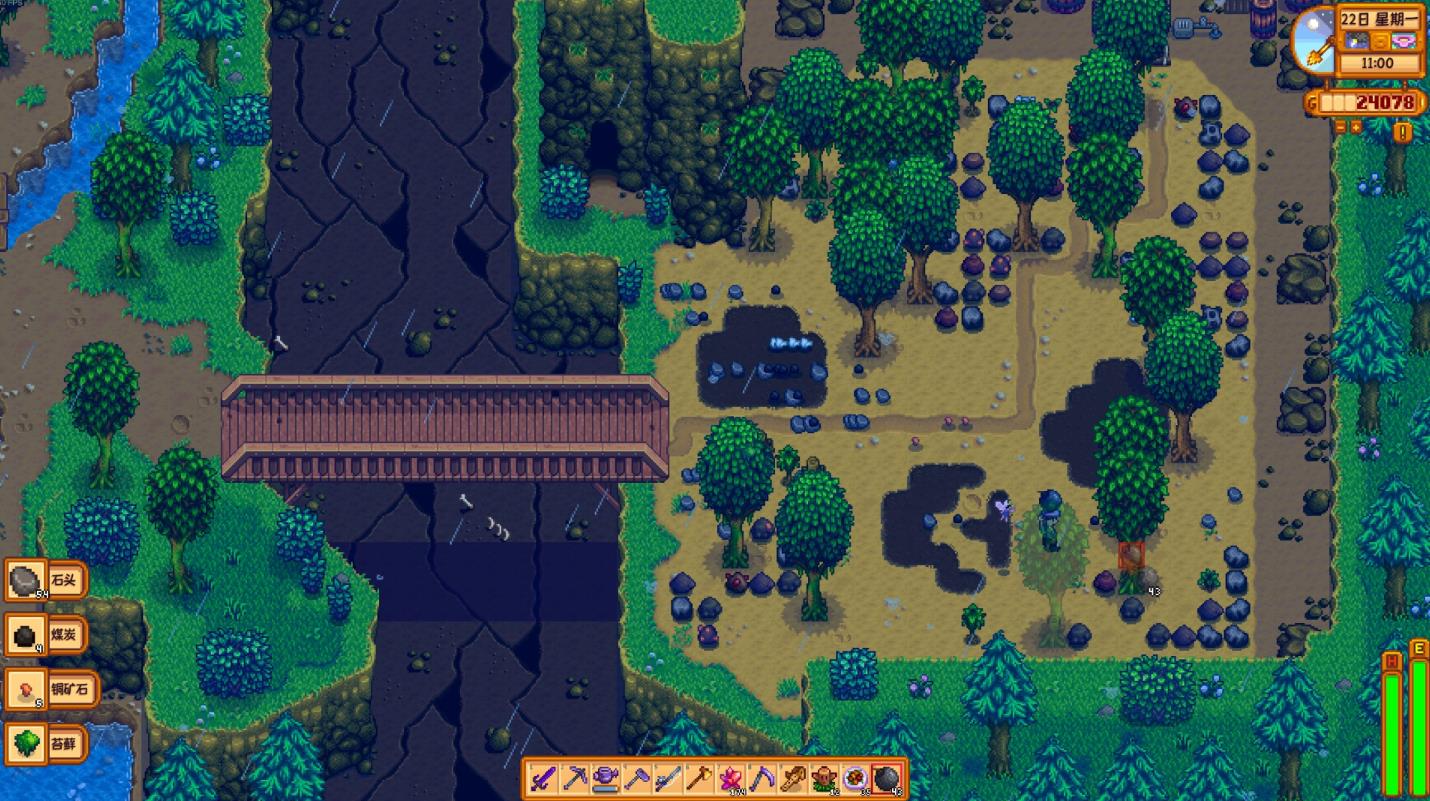The image size is (1430, 801).
Task: Open the journal with the exclamation icon
Action: coord(1403,132)
